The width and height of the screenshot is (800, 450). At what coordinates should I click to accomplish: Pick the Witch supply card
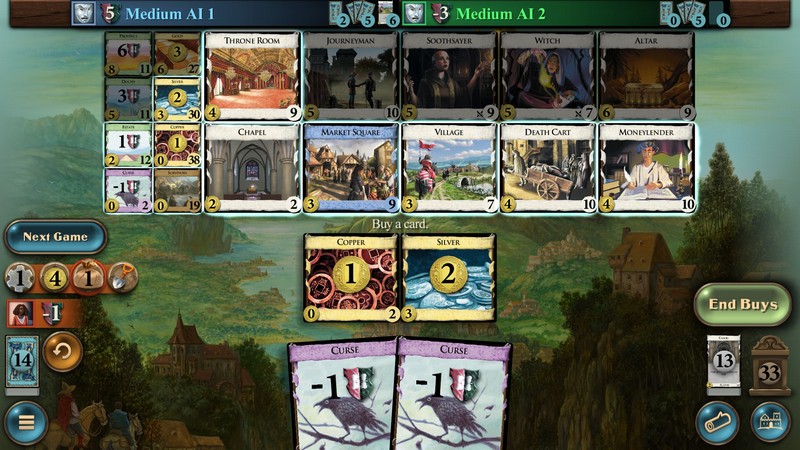pos(548,76)
